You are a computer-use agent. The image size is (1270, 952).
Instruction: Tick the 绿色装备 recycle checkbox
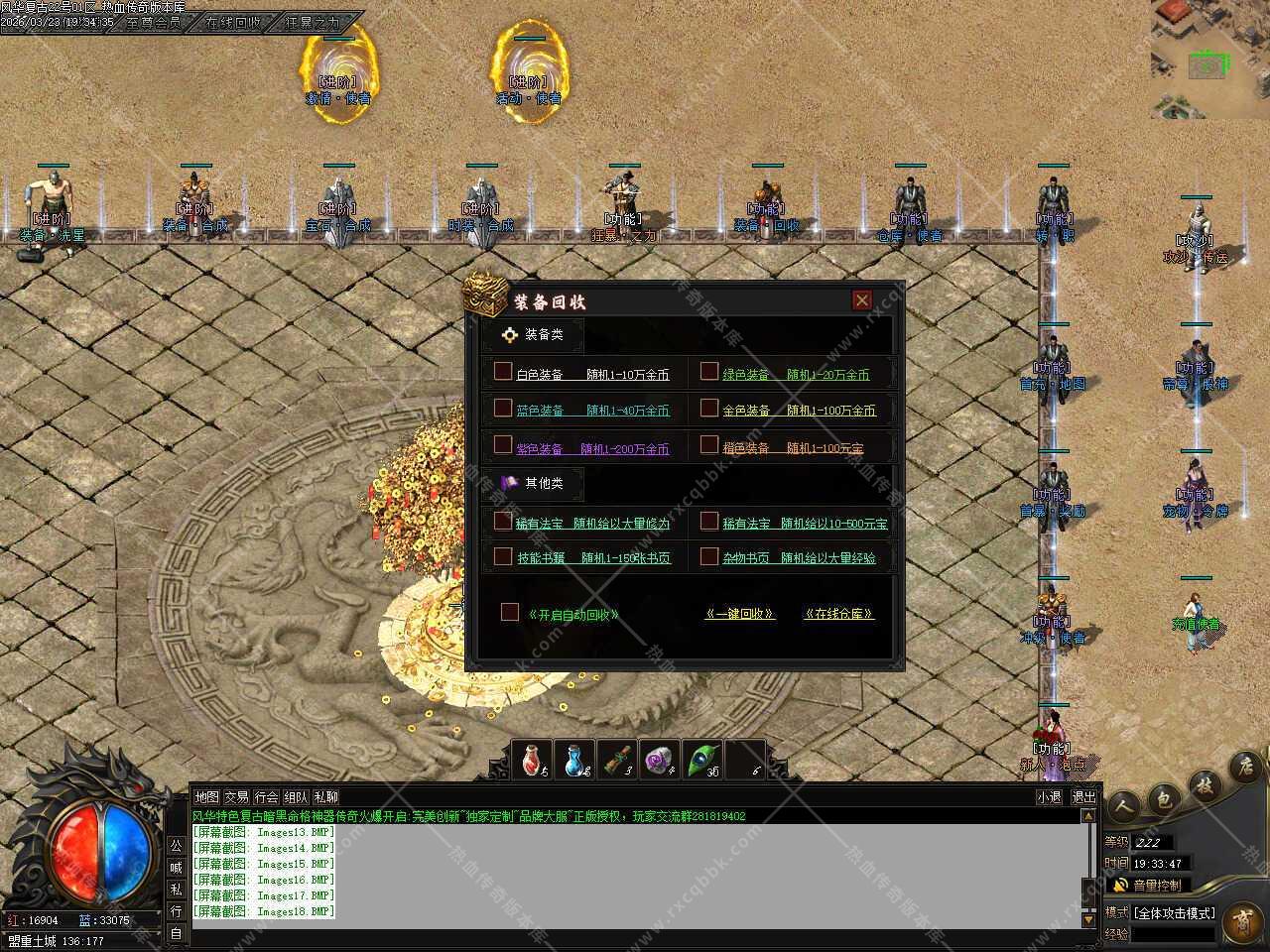[708, 372]
